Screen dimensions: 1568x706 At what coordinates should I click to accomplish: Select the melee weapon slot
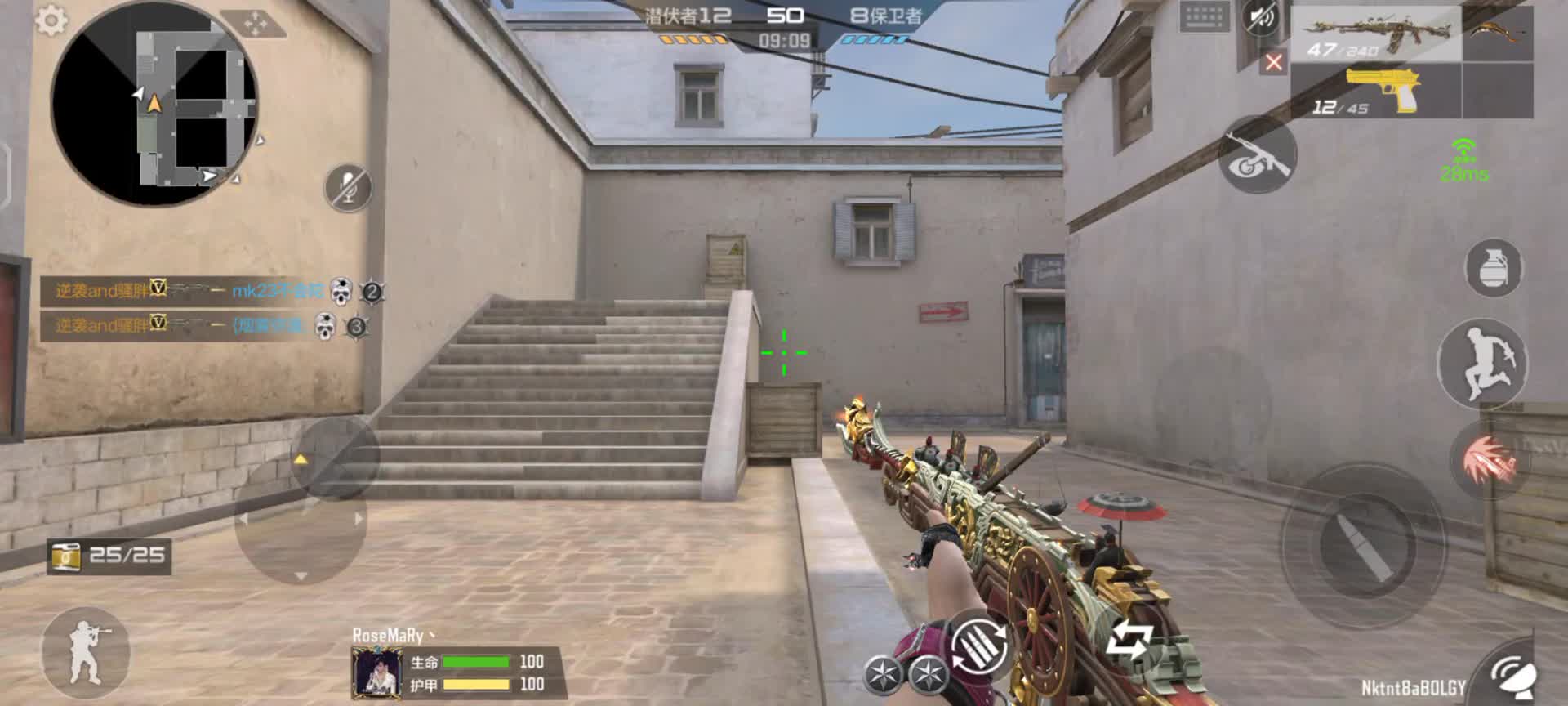(x=1498, y=33)
